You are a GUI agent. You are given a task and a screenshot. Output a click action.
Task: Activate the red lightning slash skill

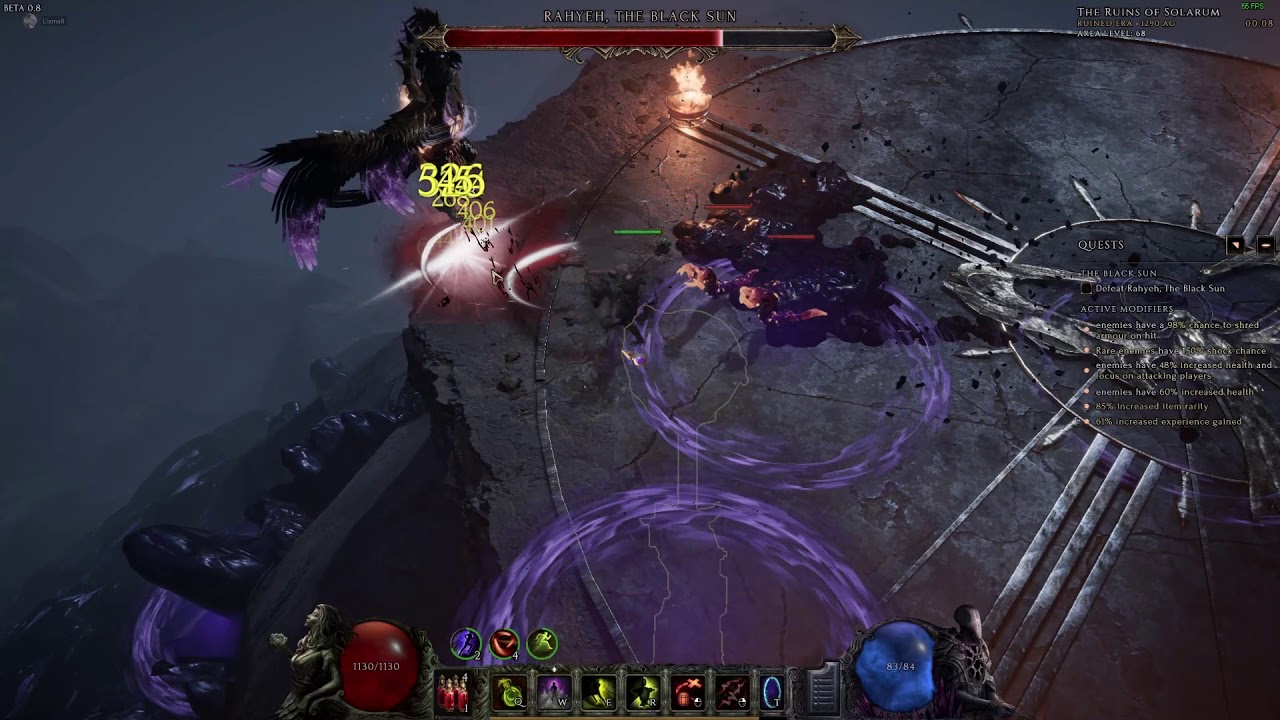[731, 692]
